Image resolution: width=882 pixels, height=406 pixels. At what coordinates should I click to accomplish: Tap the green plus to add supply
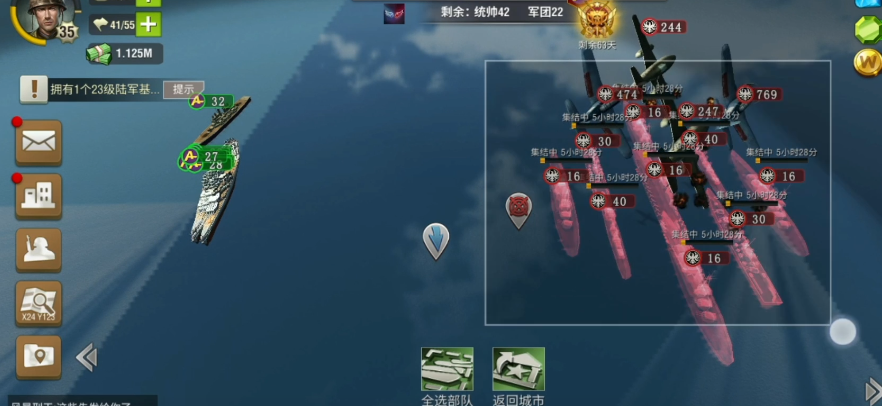tap(147, 24)
